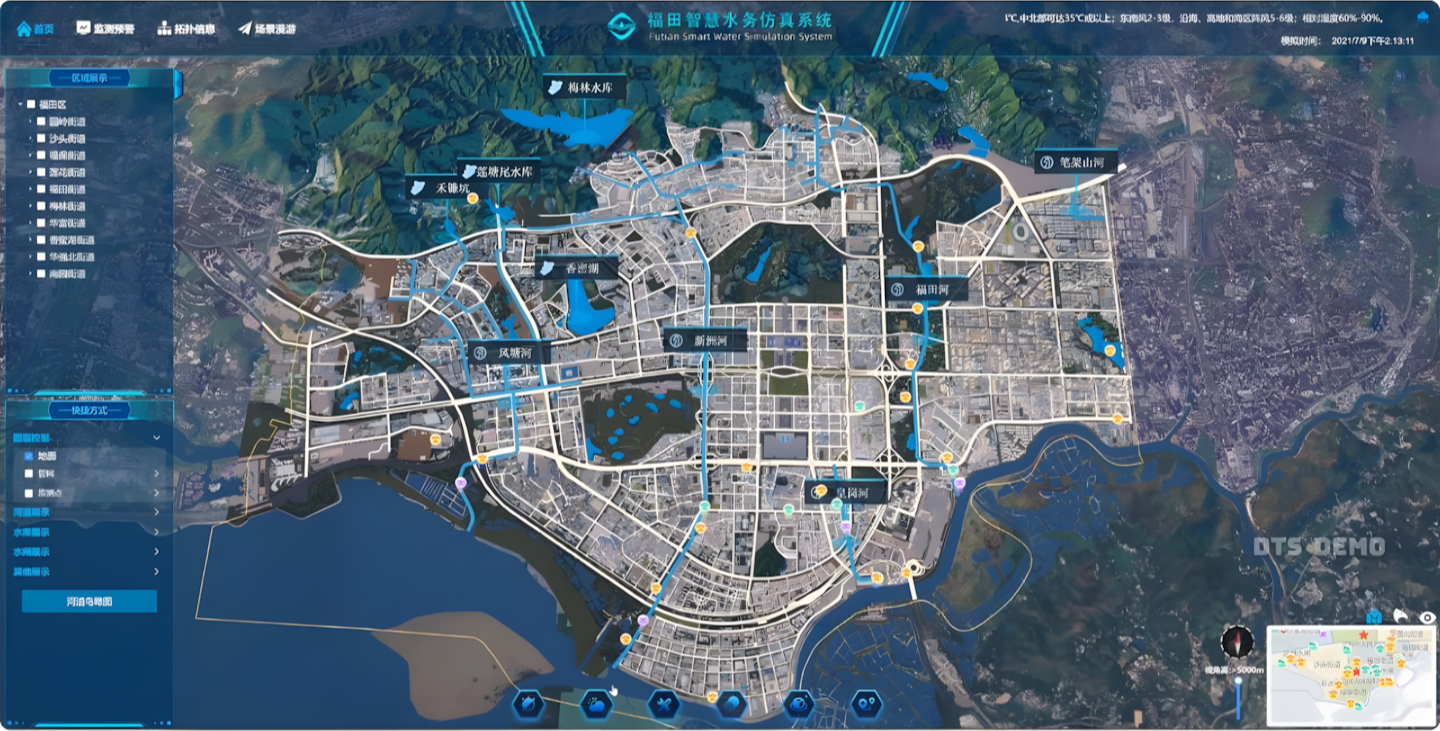Viewport: 1440px width, 731px height.
Task: Expand the 水库展示 reservoir section
Action: tap(86, 532)
